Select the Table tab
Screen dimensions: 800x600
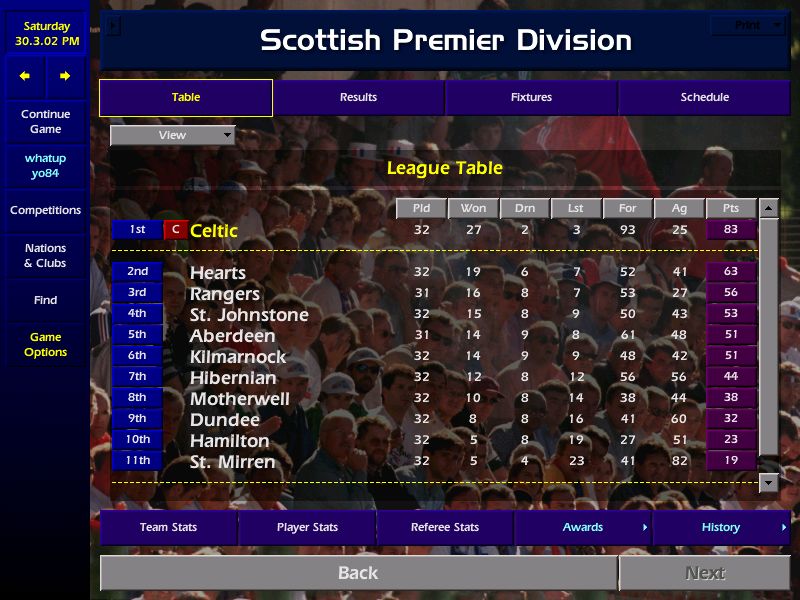[x=186, y=98]
